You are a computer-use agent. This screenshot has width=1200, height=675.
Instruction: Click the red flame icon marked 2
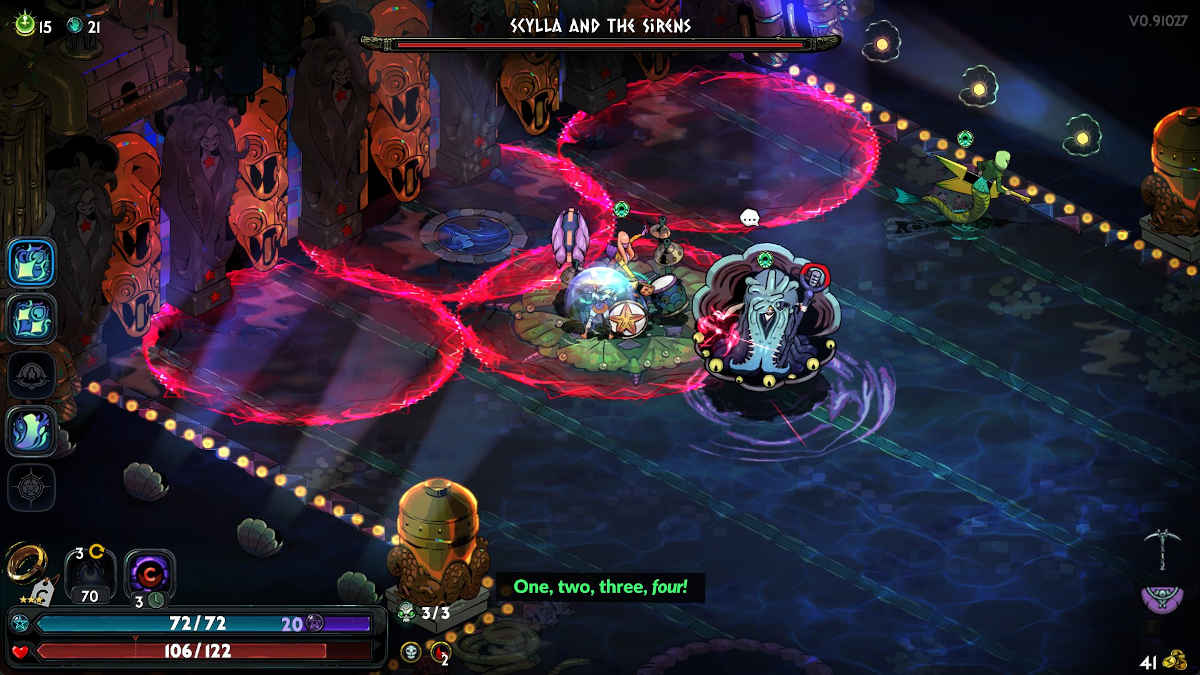(x=441, y=653)
